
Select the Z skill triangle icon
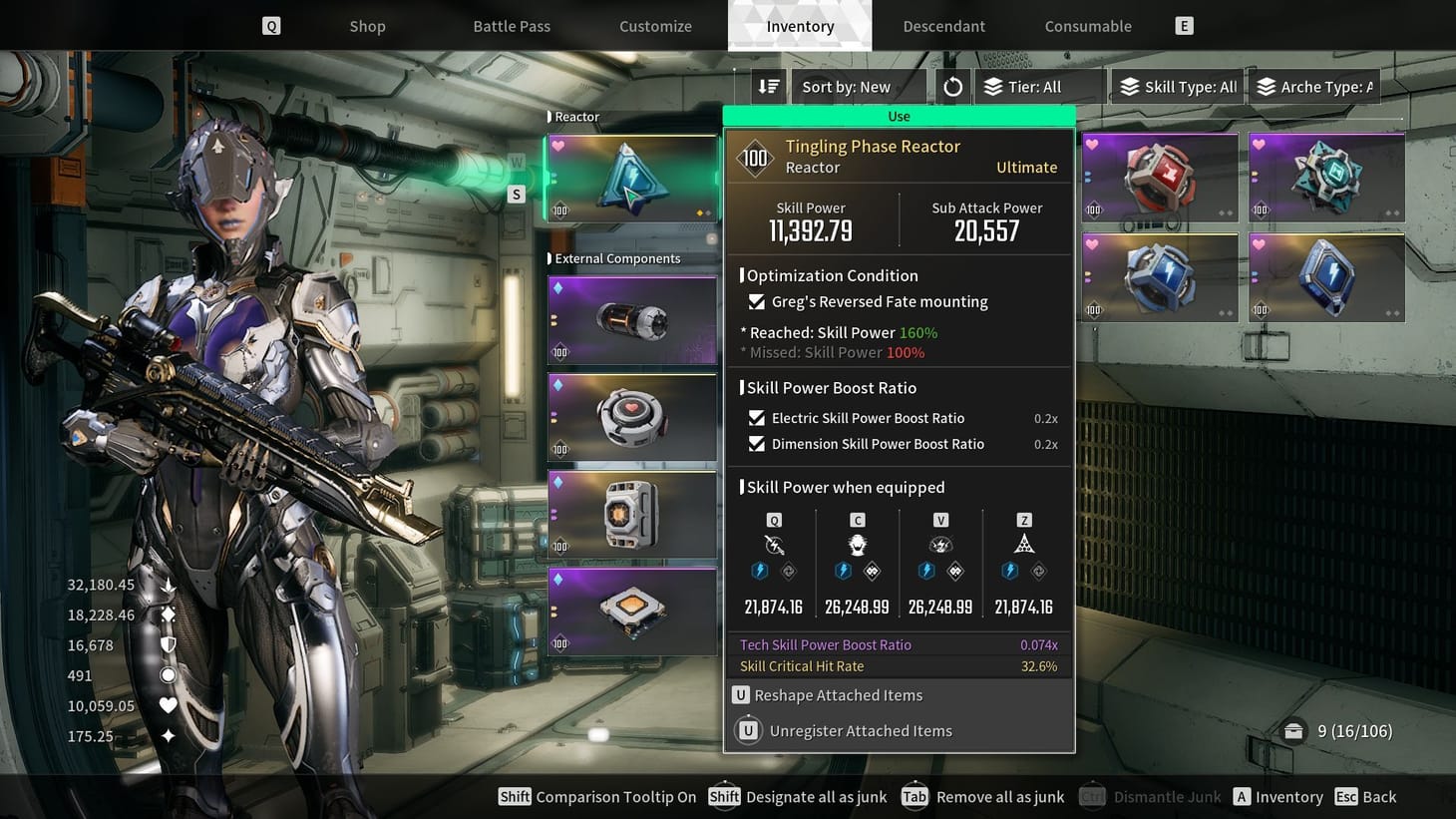pyautogui.click(x=1024, y=543)
